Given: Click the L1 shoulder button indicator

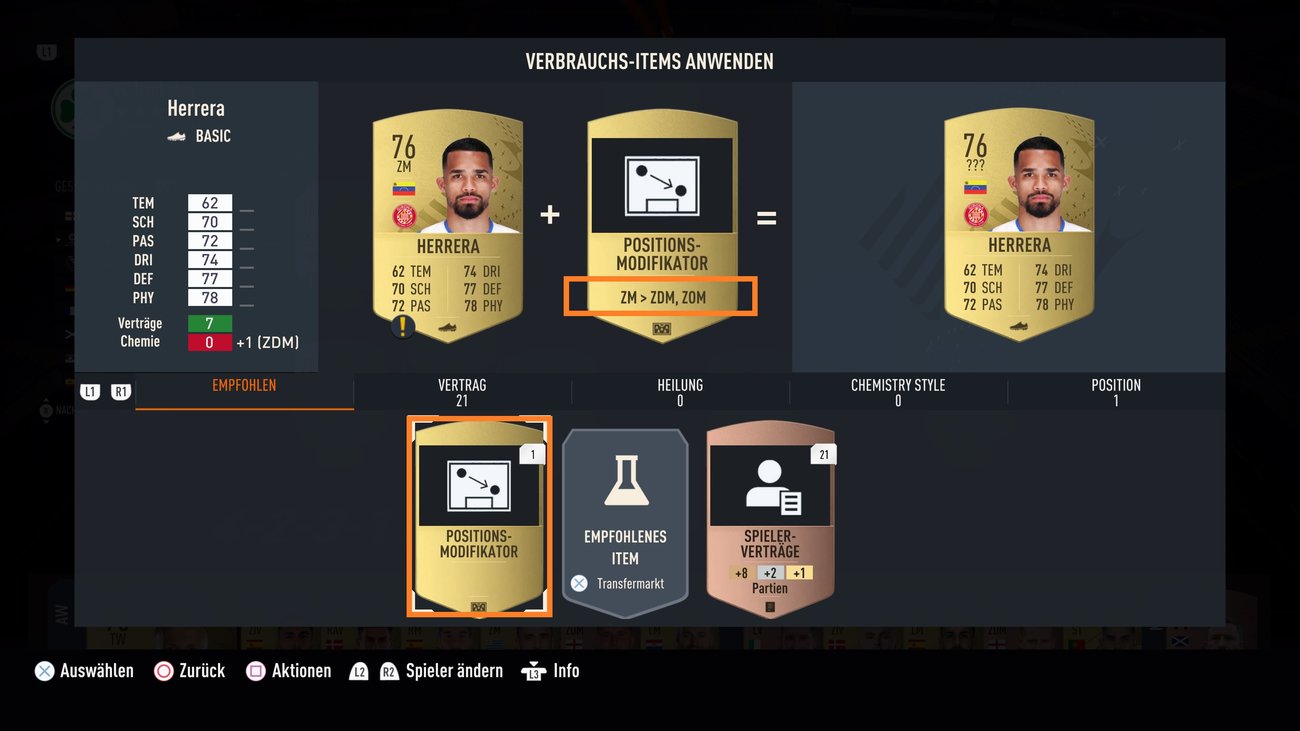Looking at the screenshot, I should click(89, 391).
